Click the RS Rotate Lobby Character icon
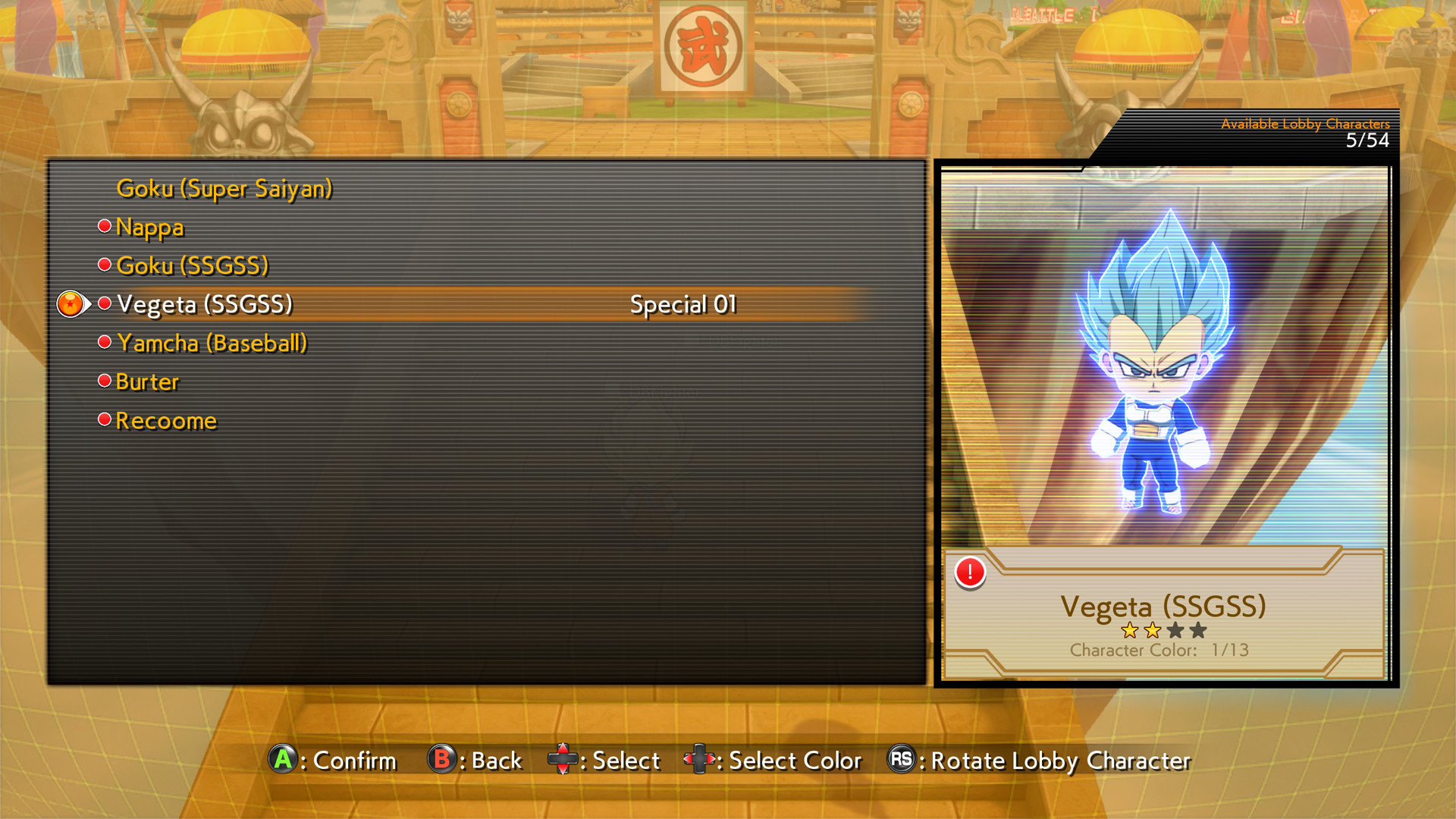 901,761
